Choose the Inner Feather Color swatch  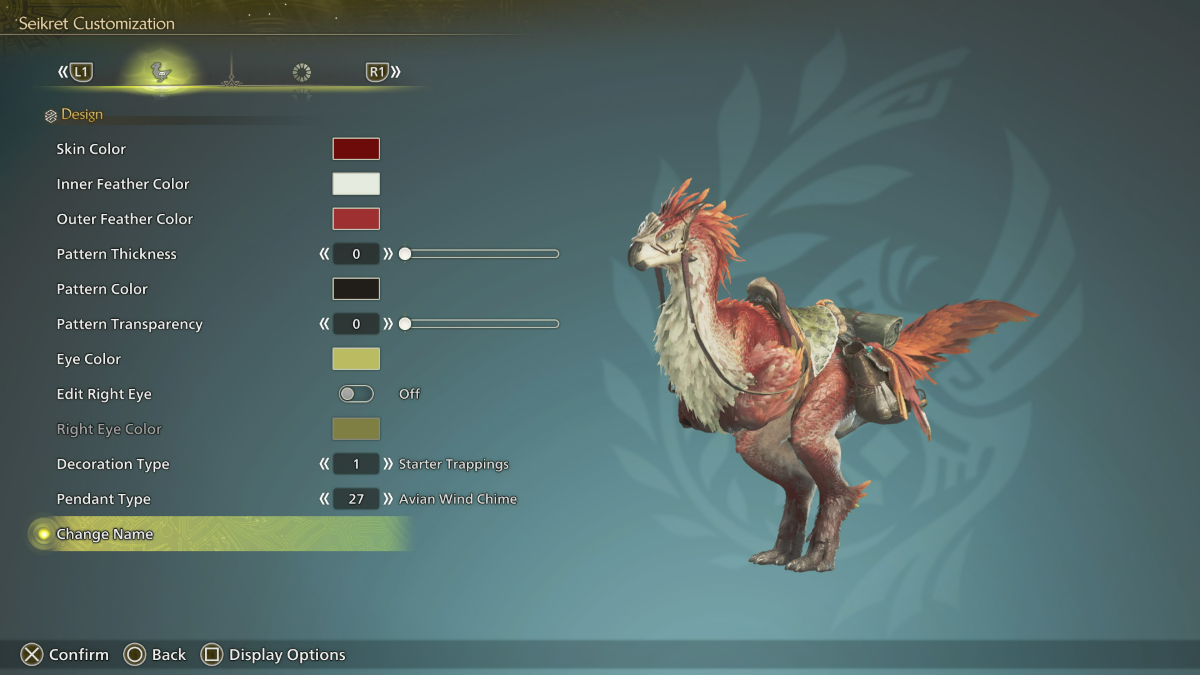pyautogui.click(x=356, y=184)
